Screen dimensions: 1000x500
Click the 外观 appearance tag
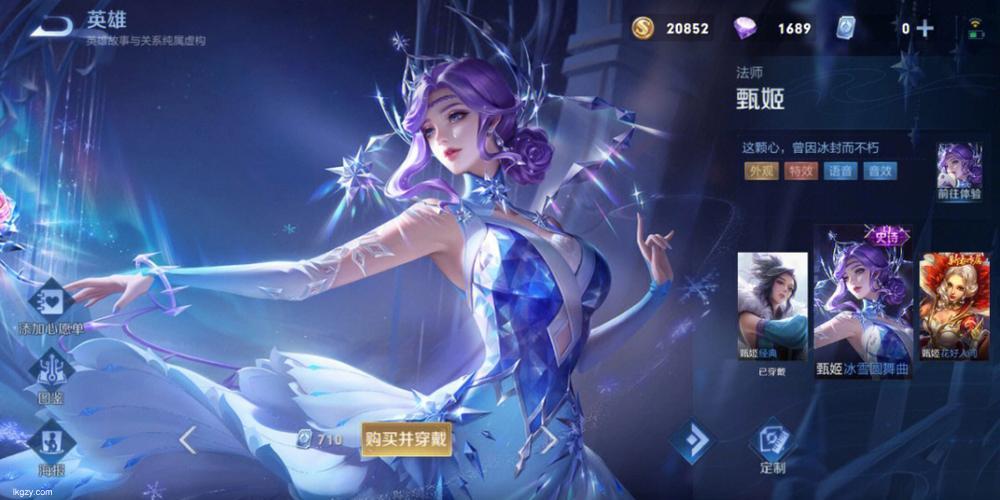(762, 171)
